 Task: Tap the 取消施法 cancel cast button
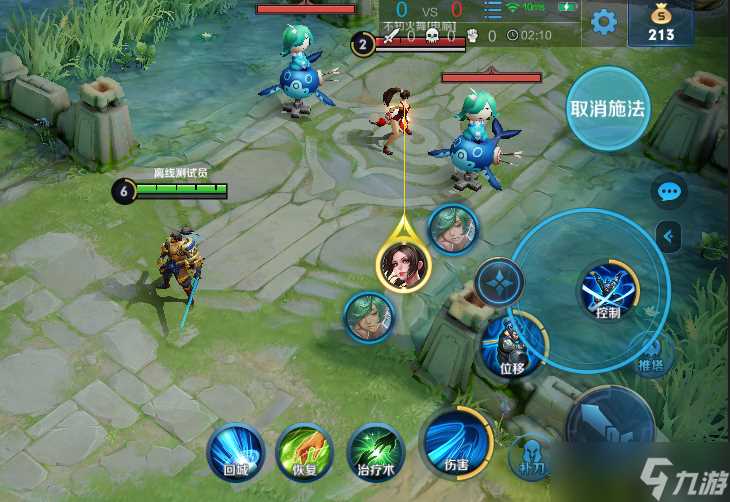pyautogui.click(x=607, y=109)
